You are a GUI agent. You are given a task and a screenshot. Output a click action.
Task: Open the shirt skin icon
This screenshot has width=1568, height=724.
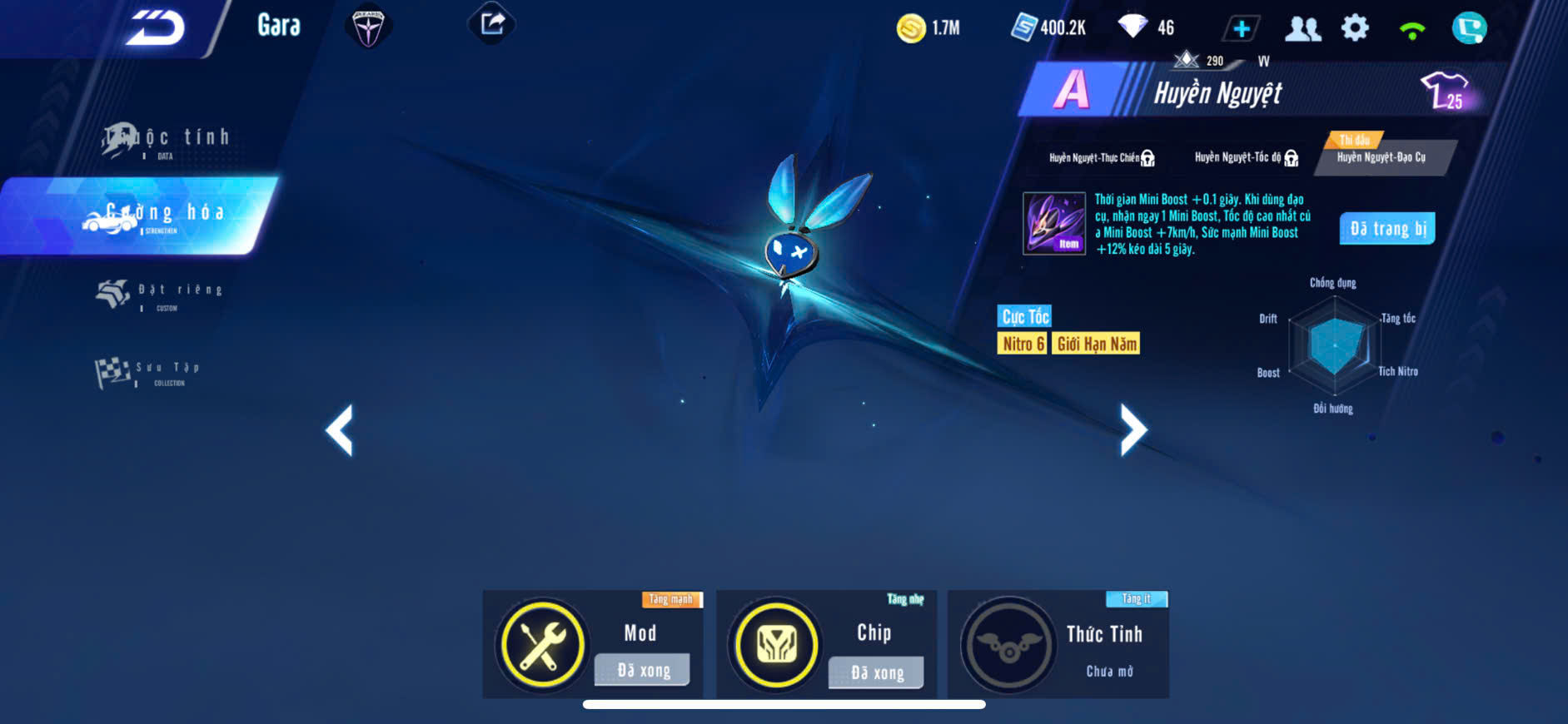tap(1445, 91)
